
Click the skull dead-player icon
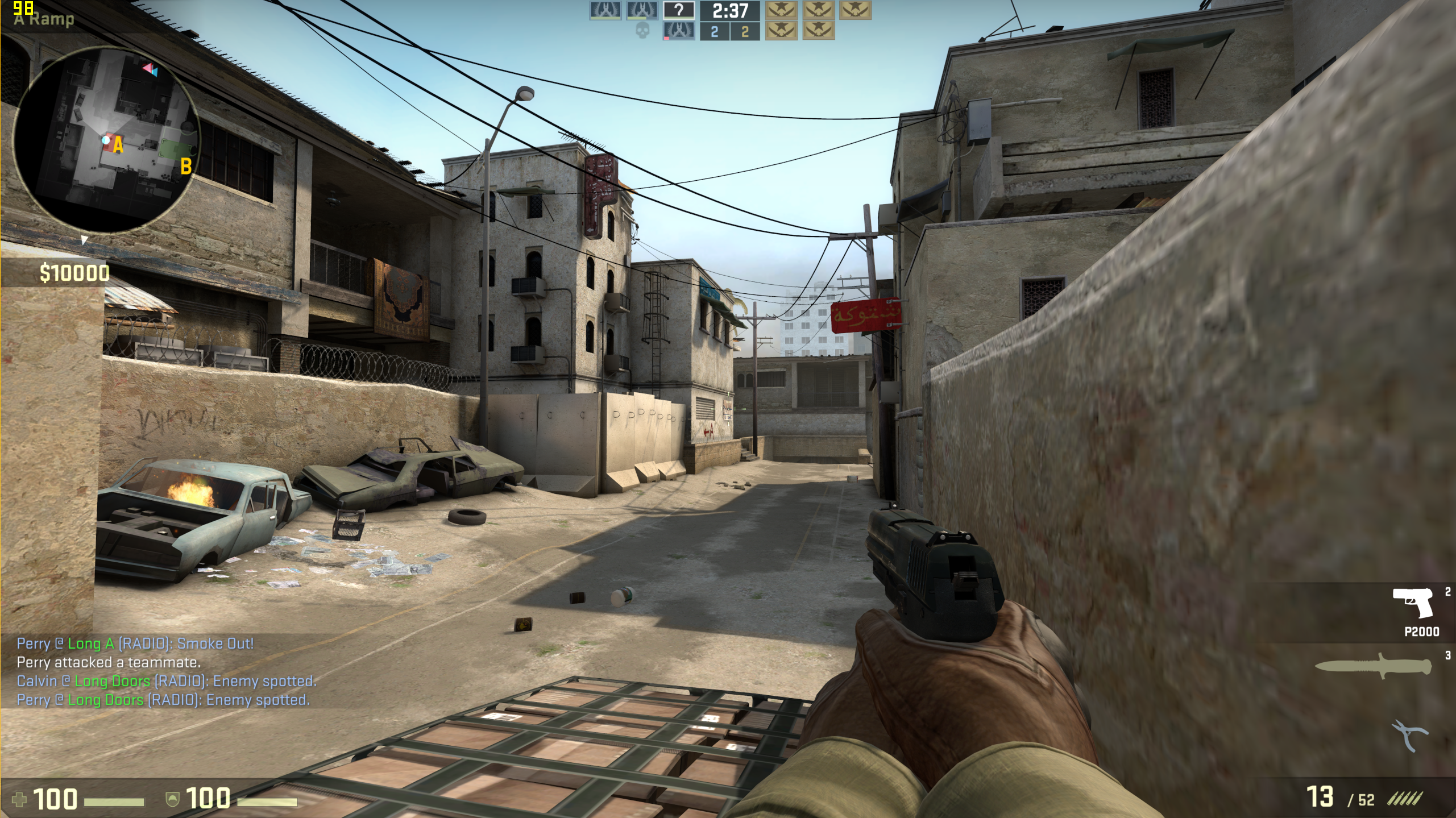point(642,31)
